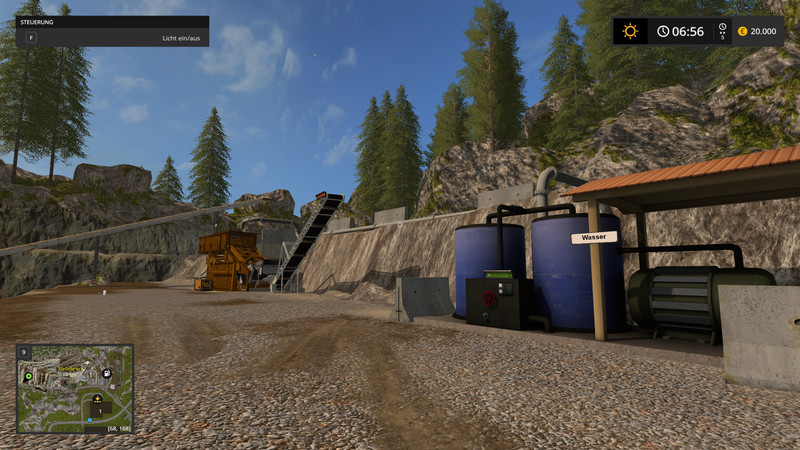
Task: Click the sun weather icon
Action: pyautogui.click(x=630, y=31)
